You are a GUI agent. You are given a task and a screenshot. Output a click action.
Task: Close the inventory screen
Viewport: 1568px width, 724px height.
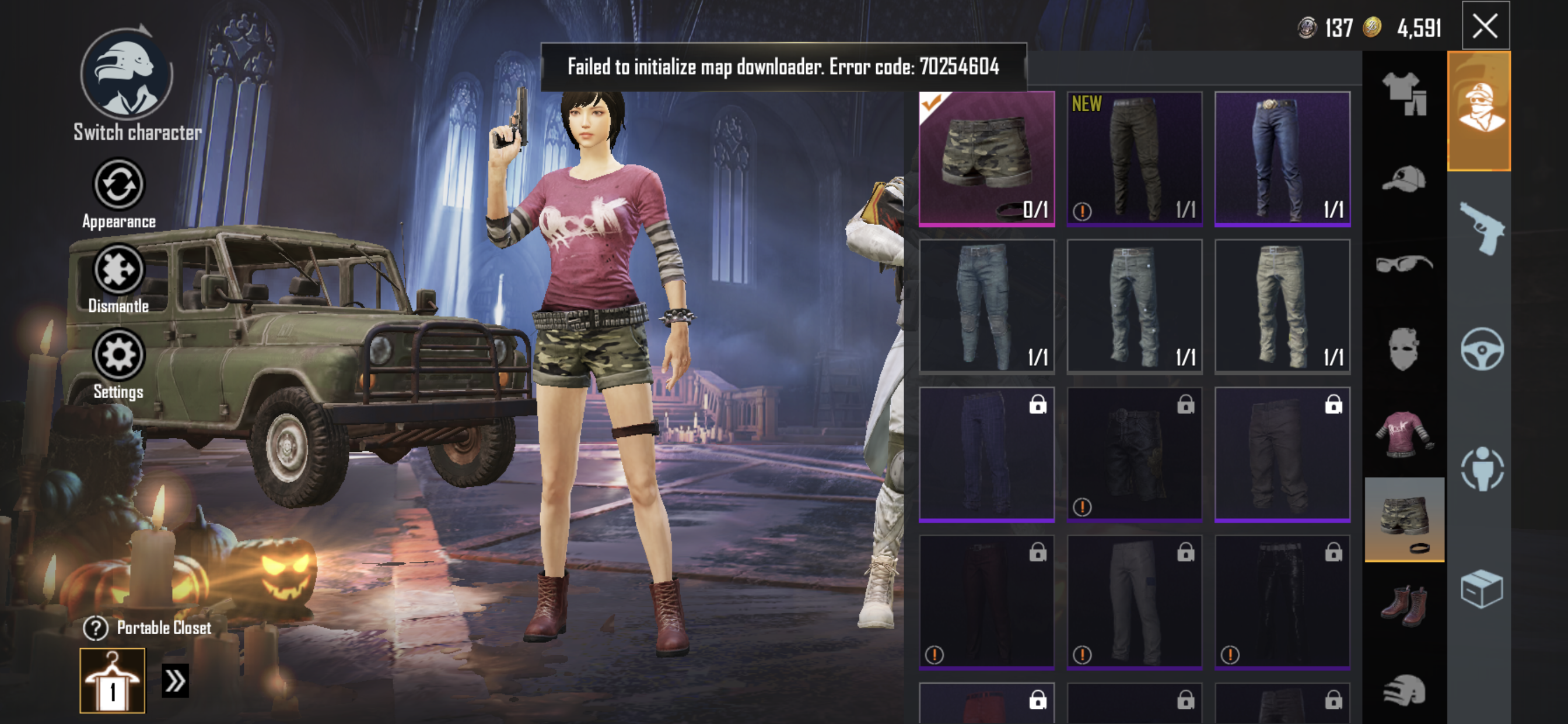(x=1485, y=26)
